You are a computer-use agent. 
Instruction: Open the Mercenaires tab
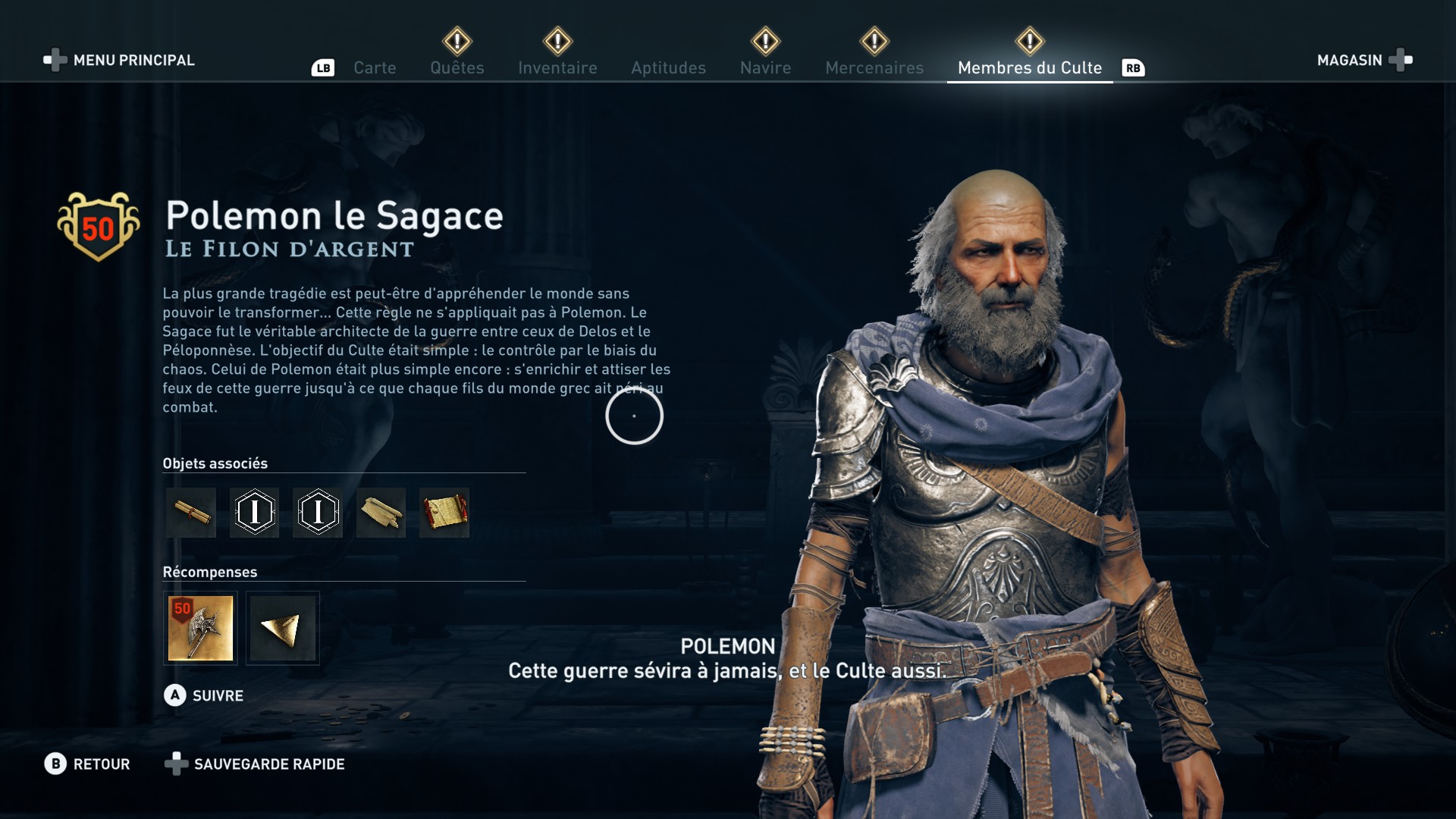coord(874,67)
